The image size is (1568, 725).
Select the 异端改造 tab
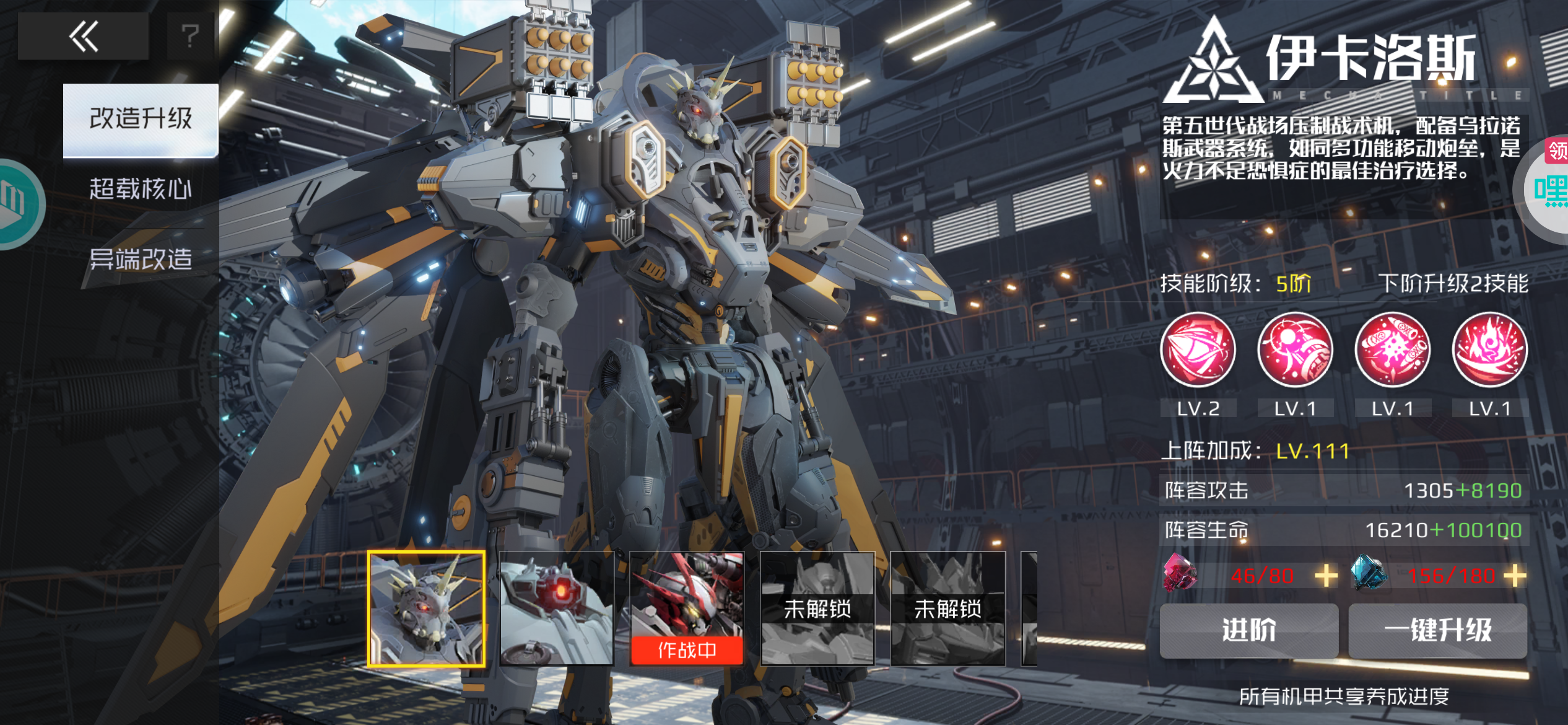click(x=141, y=259)
